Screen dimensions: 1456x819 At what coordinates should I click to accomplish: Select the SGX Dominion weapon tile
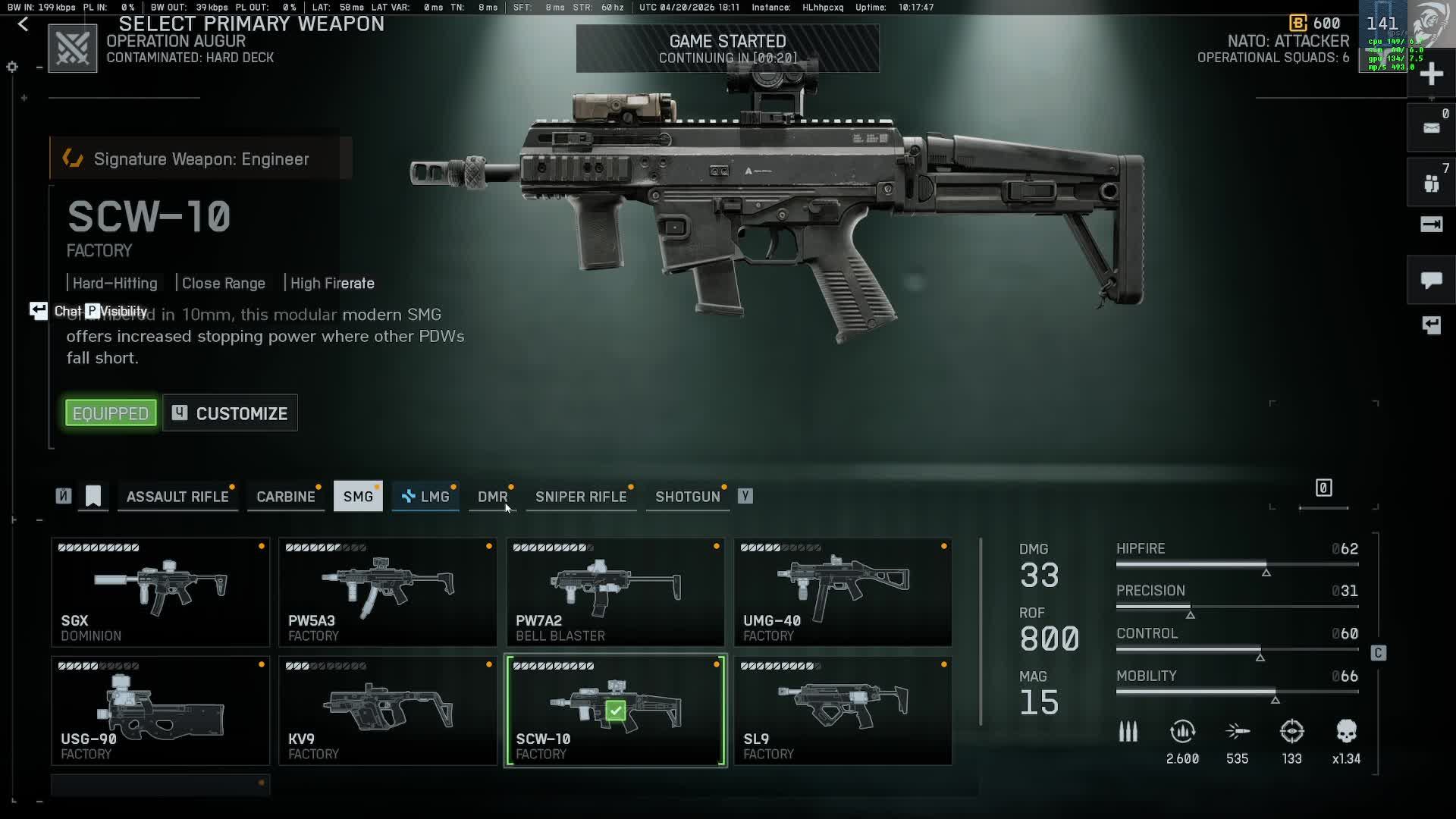[160, 592]
